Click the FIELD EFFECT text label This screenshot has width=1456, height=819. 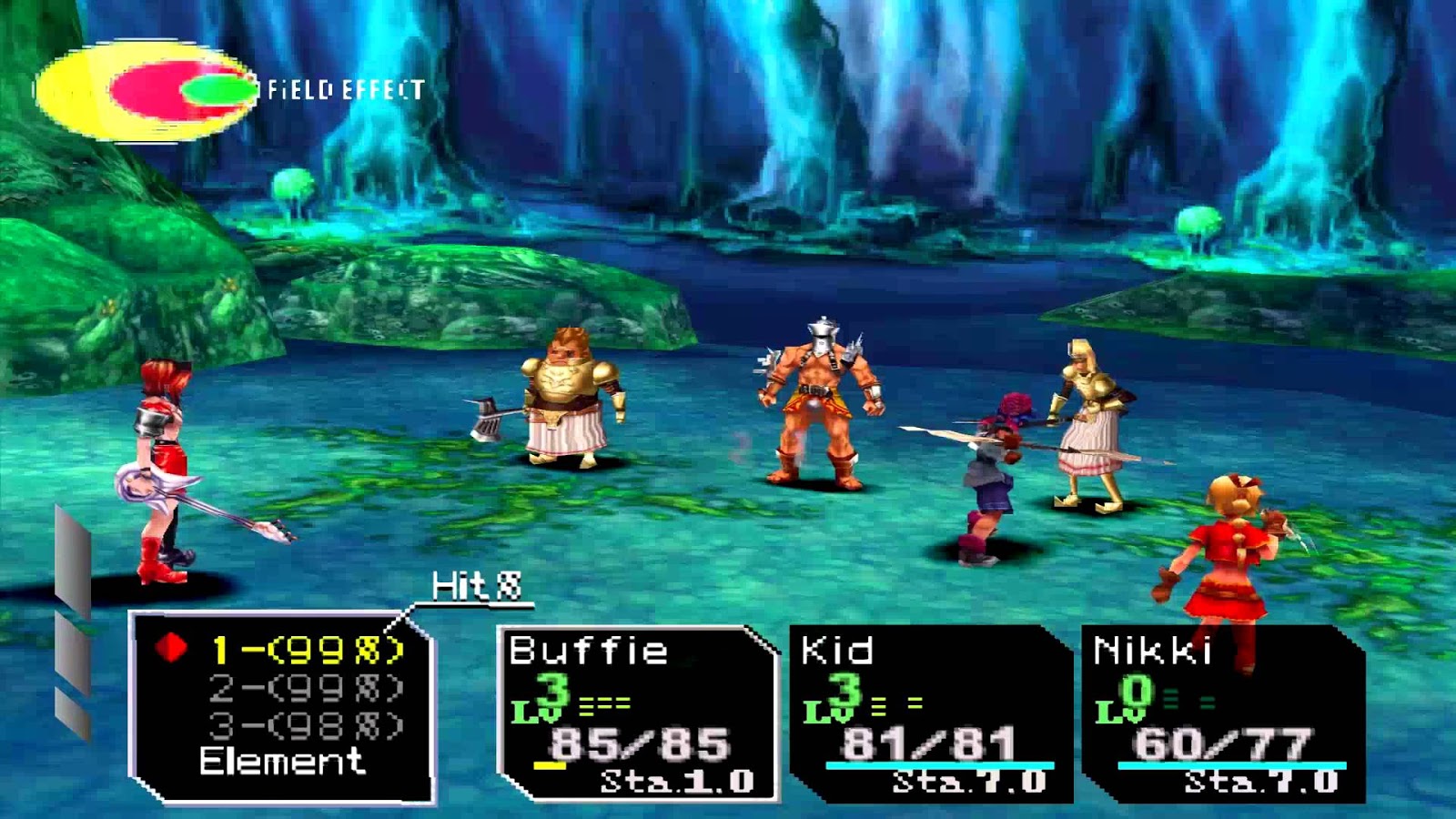point(344,88)
